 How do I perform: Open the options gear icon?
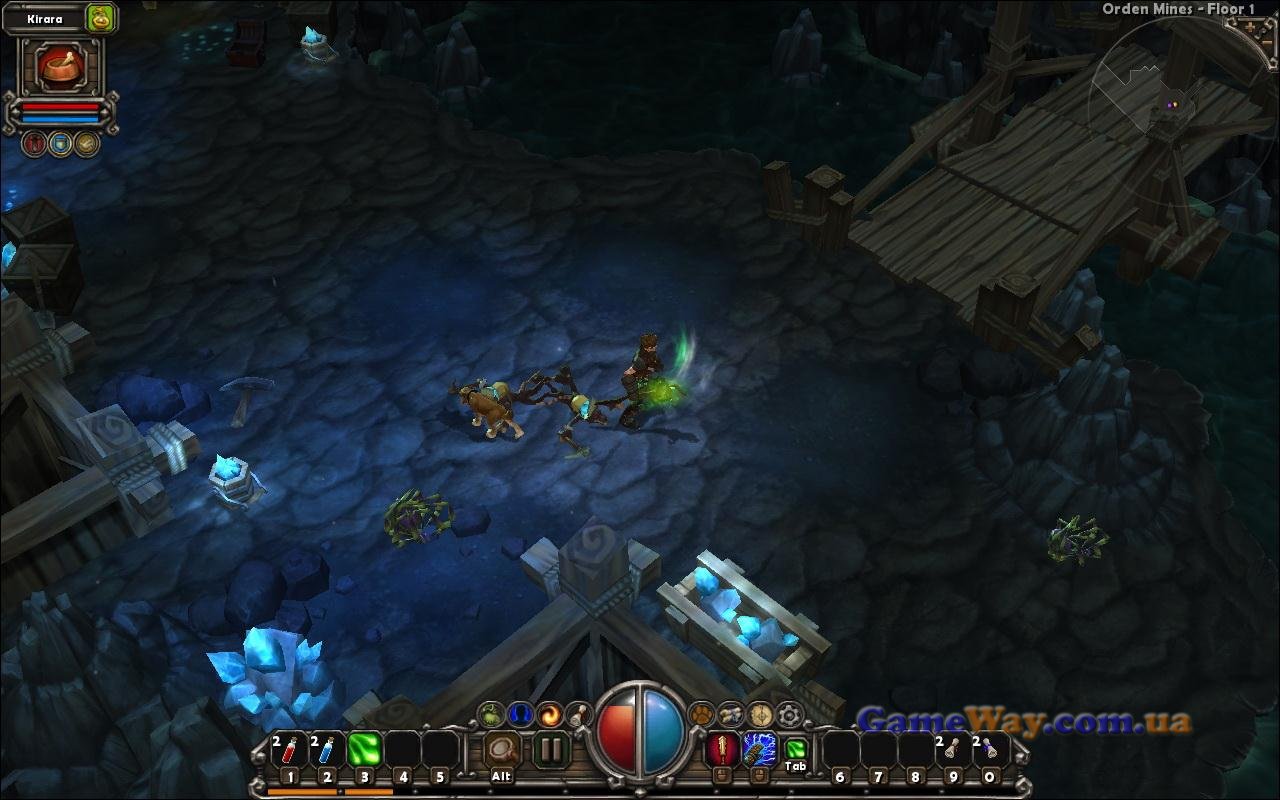(791, 714)
